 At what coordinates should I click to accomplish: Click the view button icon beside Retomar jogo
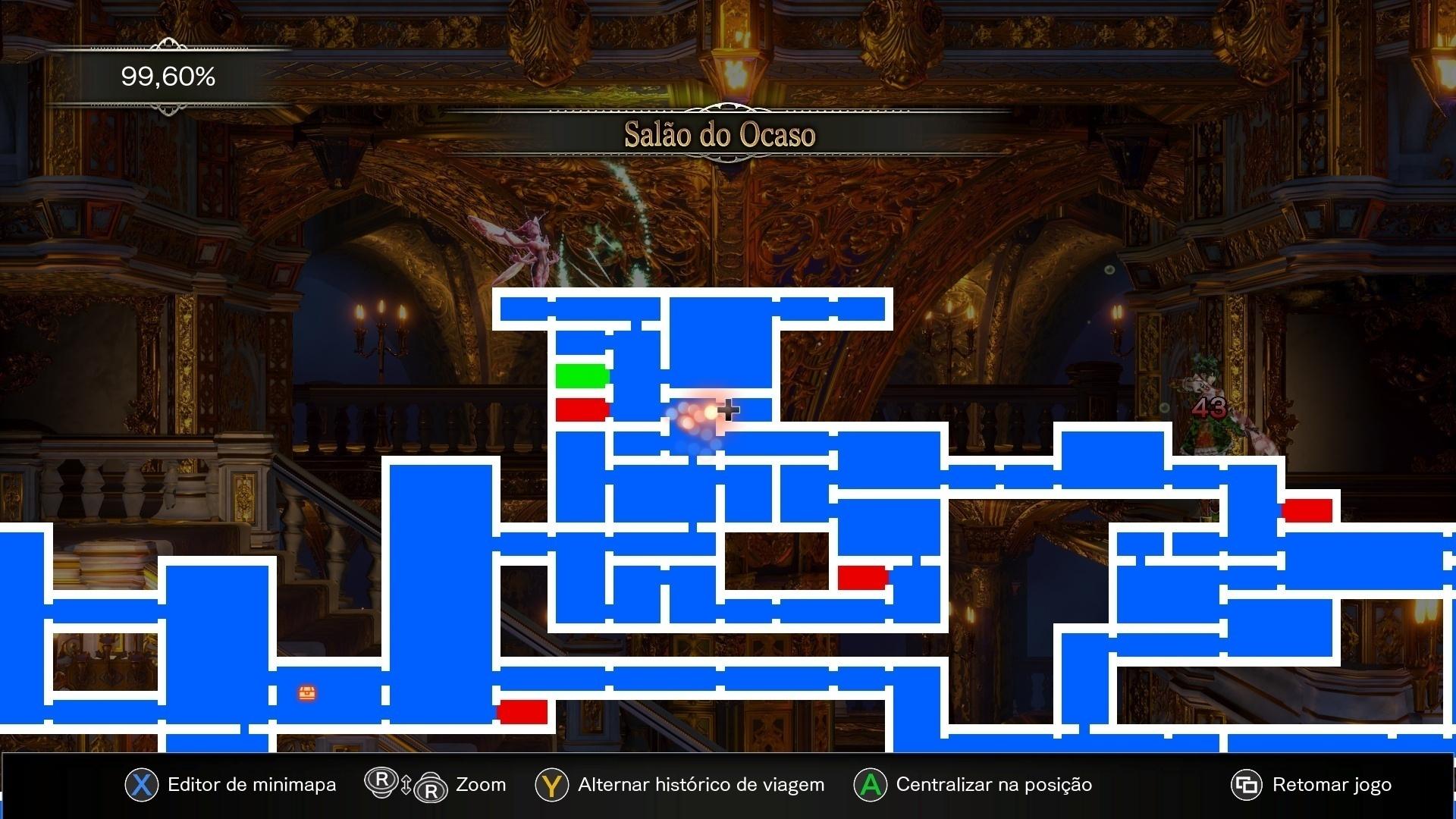[x=1246, y=785]
